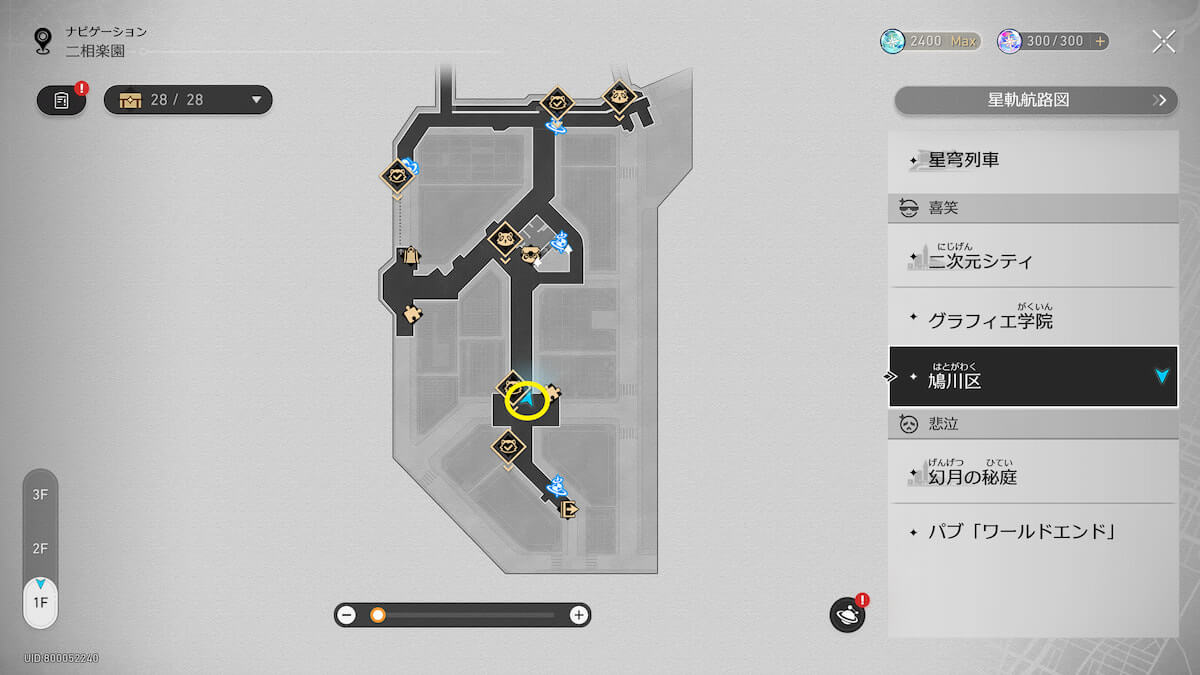This screenshot has width=1200, height=675.
Task: Zoom out the map with minus button
Action: [x=347, y=615]
